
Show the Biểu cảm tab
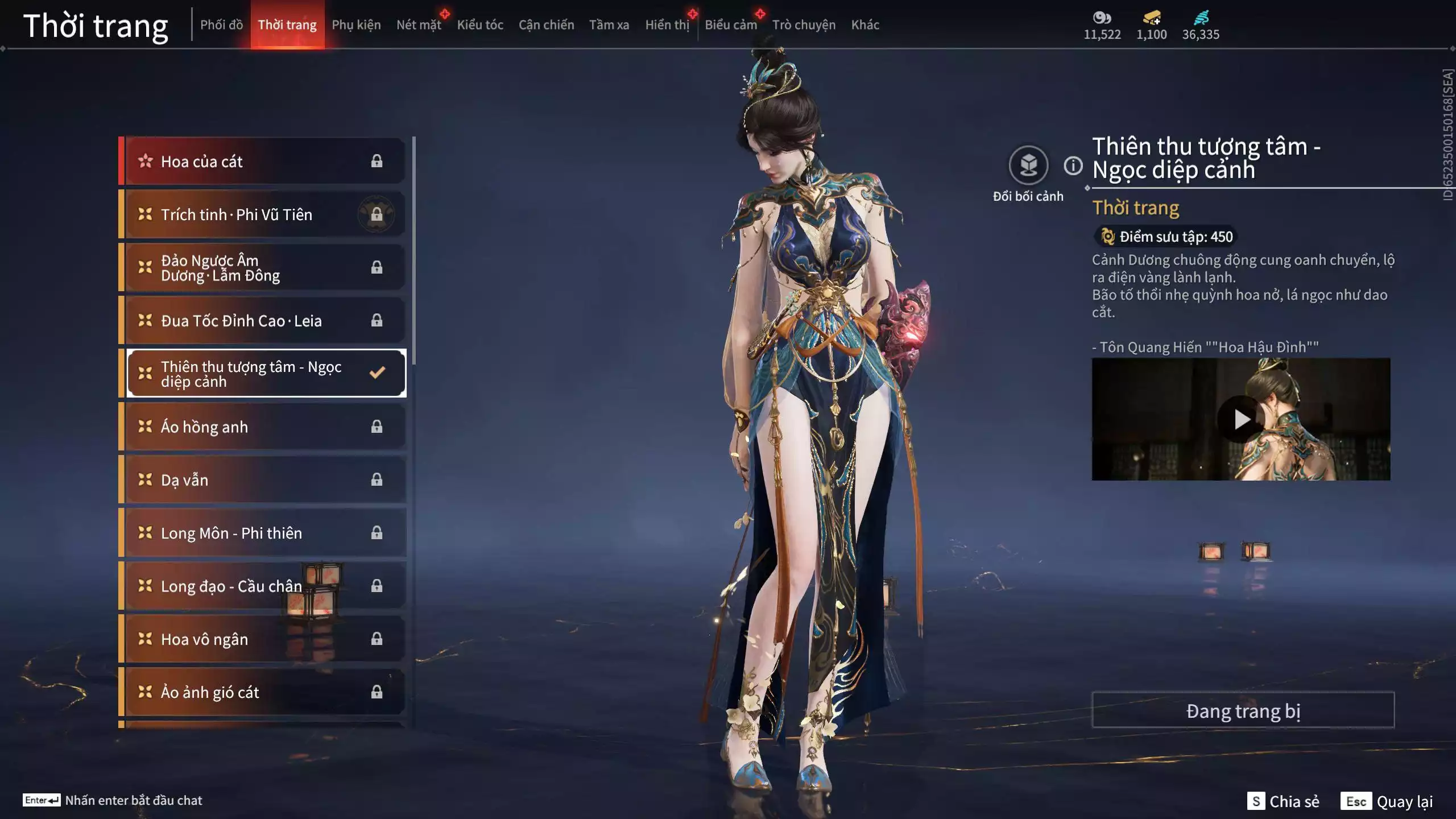pyautogui.click(x=730, y=25)
